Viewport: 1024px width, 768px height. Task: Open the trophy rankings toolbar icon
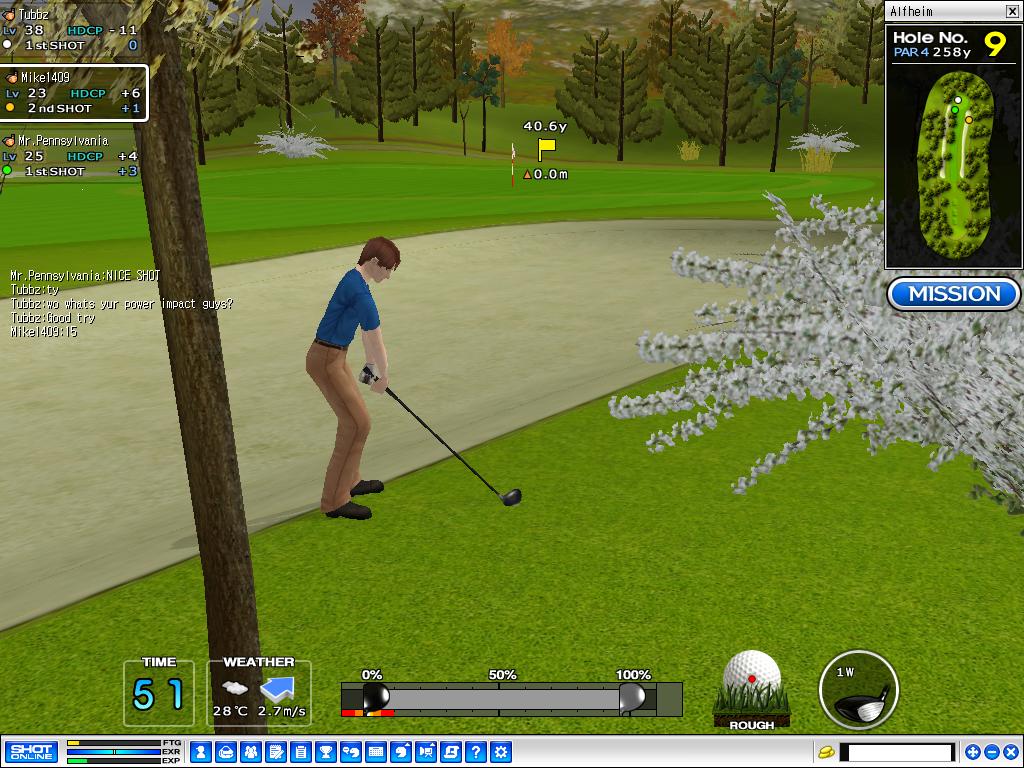pyautogui.click(x=326, y=752)
